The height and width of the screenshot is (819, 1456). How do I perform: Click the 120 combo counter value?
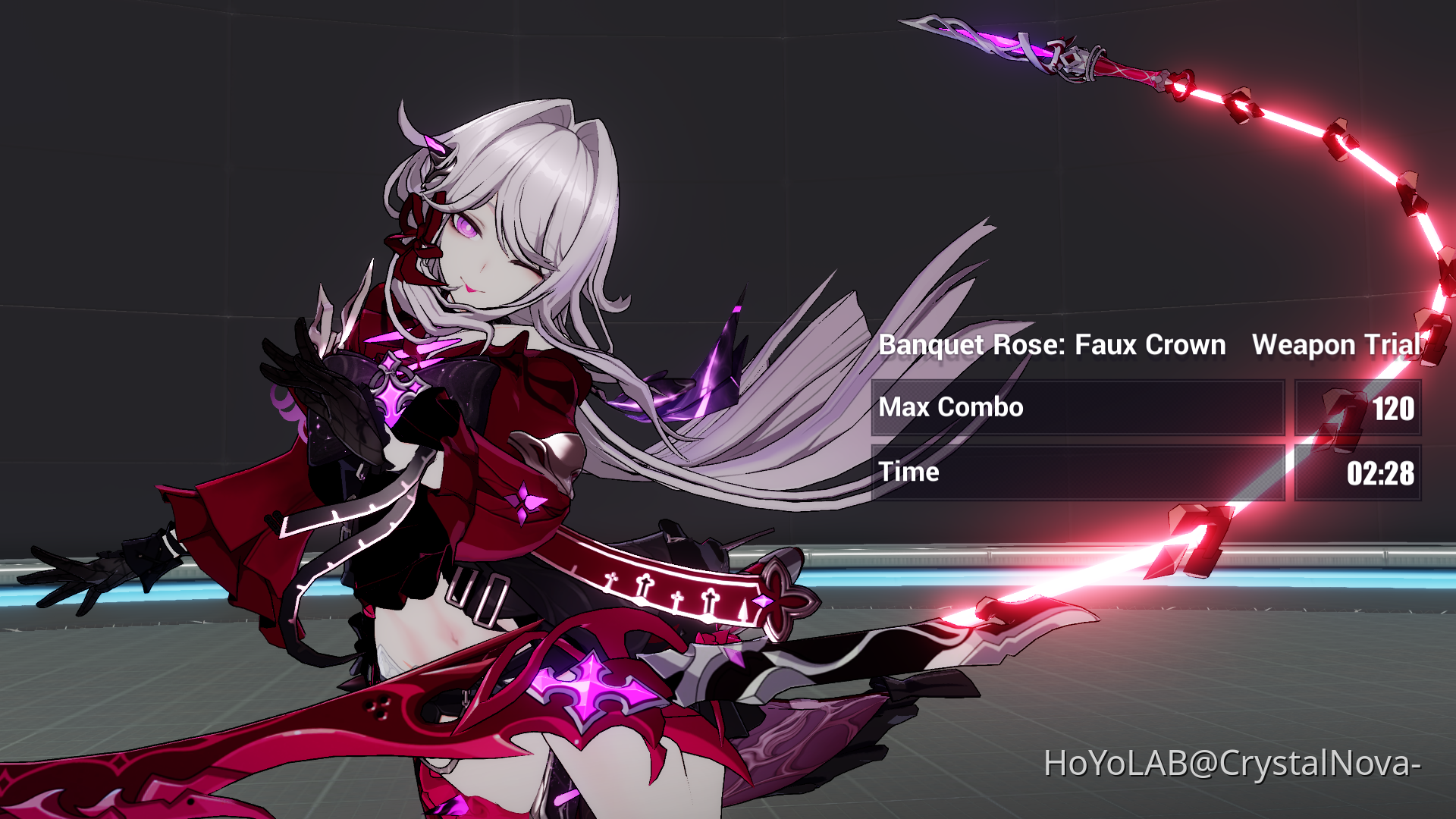point(1395,408)
